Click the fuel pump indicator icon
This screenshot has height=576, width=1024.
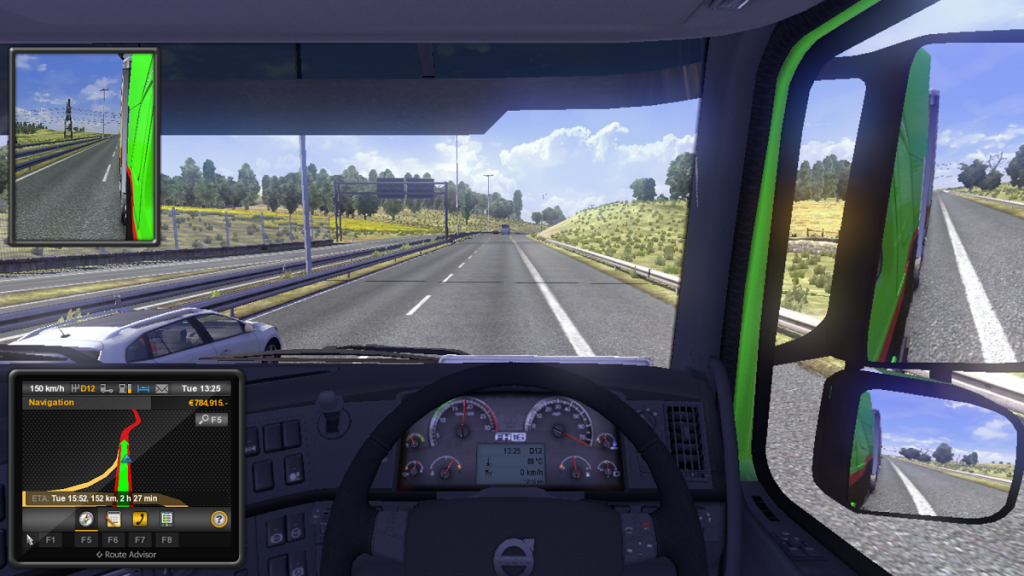[123, 388]
